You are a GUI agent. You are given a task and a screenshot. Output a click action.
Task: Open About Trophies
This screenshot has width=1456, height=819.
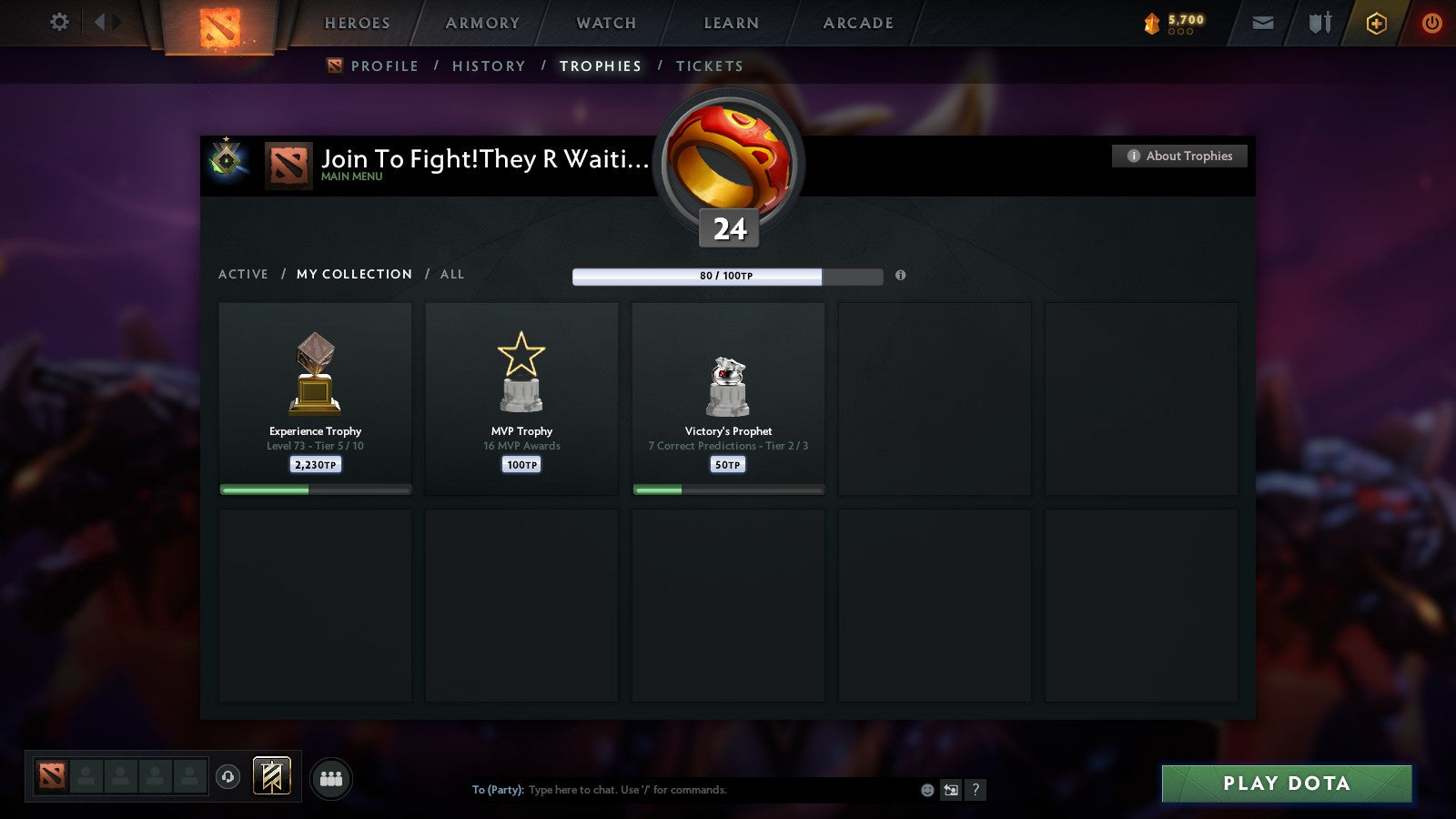pos(1178,156)
